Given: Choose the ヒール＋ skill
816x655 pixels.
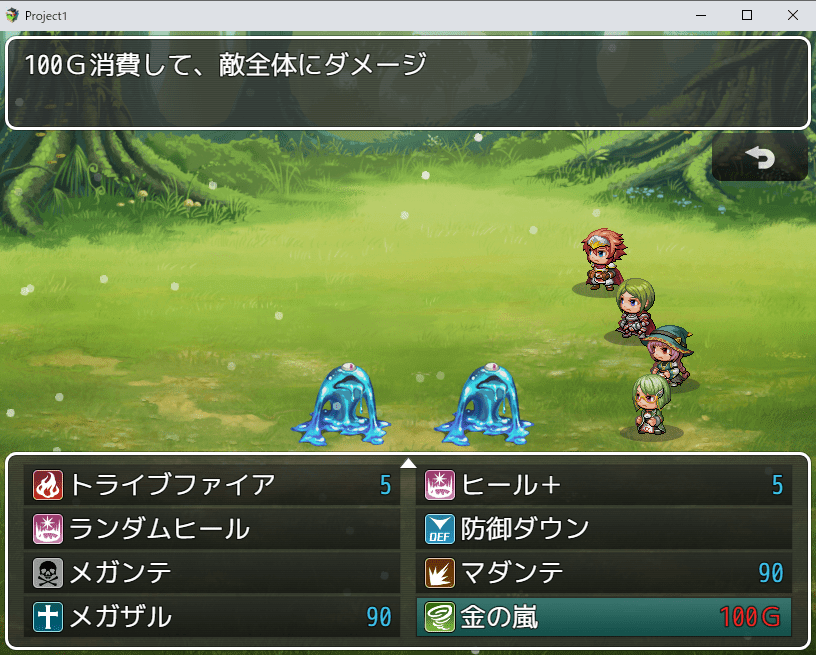Looking at the screenshot, I should [604, 485].
